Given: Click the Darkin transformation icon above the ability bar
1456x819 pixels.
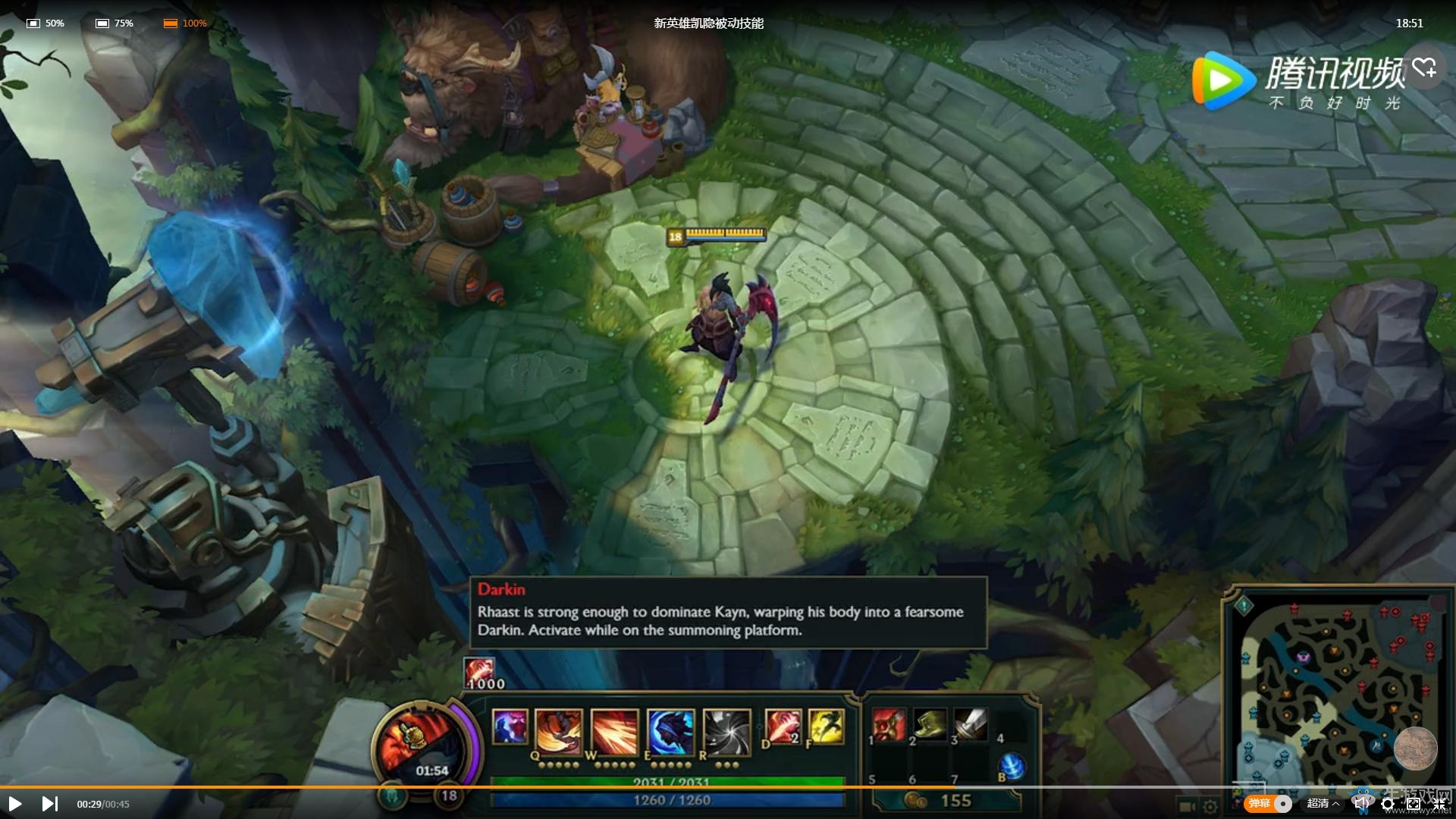Looking at the screenshot, I should click(x=478, y=670).
